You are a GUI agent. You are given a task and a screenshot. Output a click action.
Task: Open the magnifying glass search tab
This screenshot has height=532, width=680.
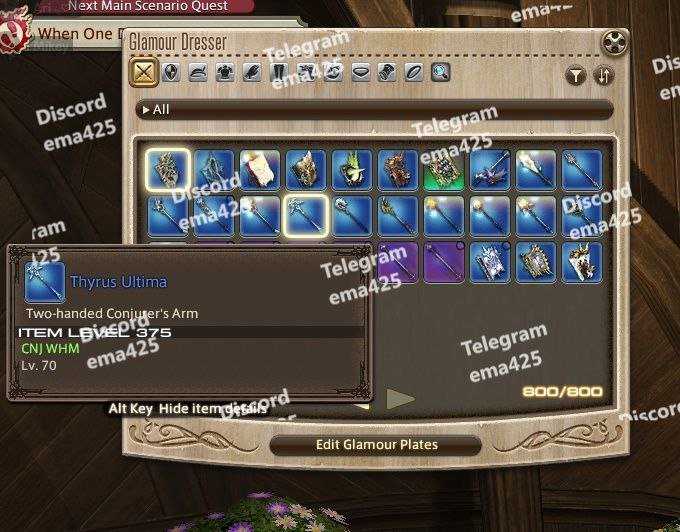tap(440, 73)
